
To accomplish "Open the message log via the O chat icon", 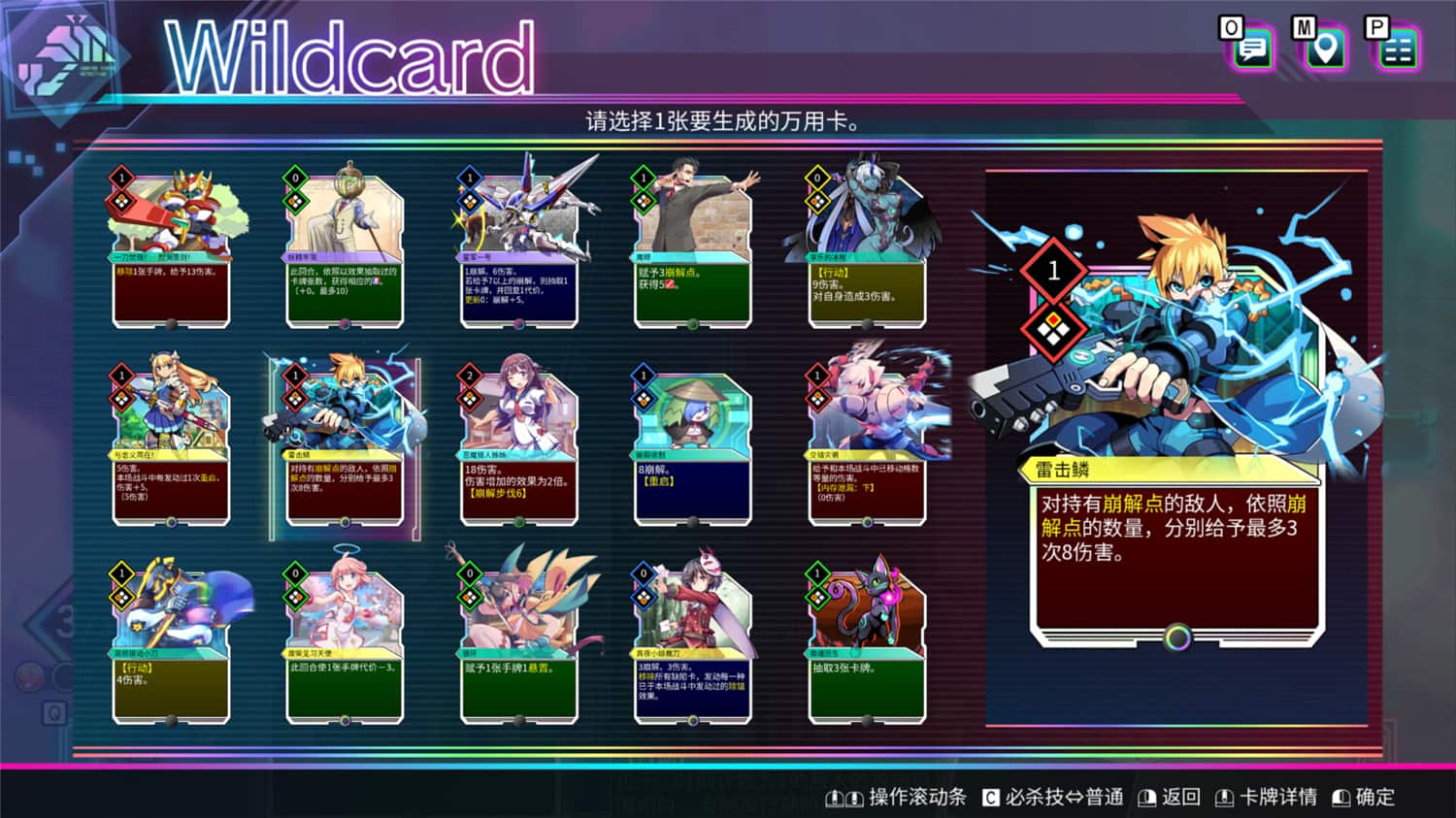I will [x=1252, y=46].
